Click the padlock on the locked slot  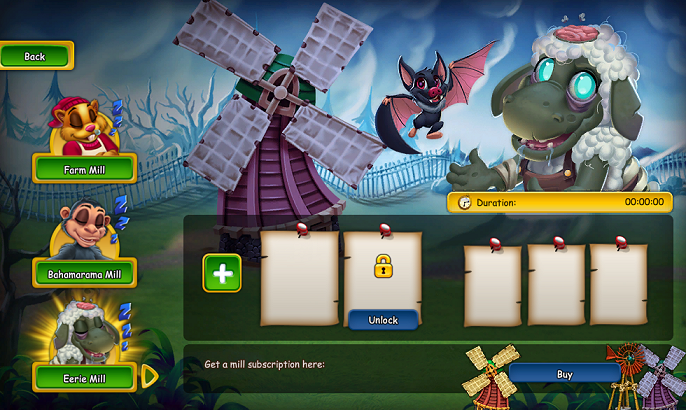pyautogui.click(x=383, y=266)
